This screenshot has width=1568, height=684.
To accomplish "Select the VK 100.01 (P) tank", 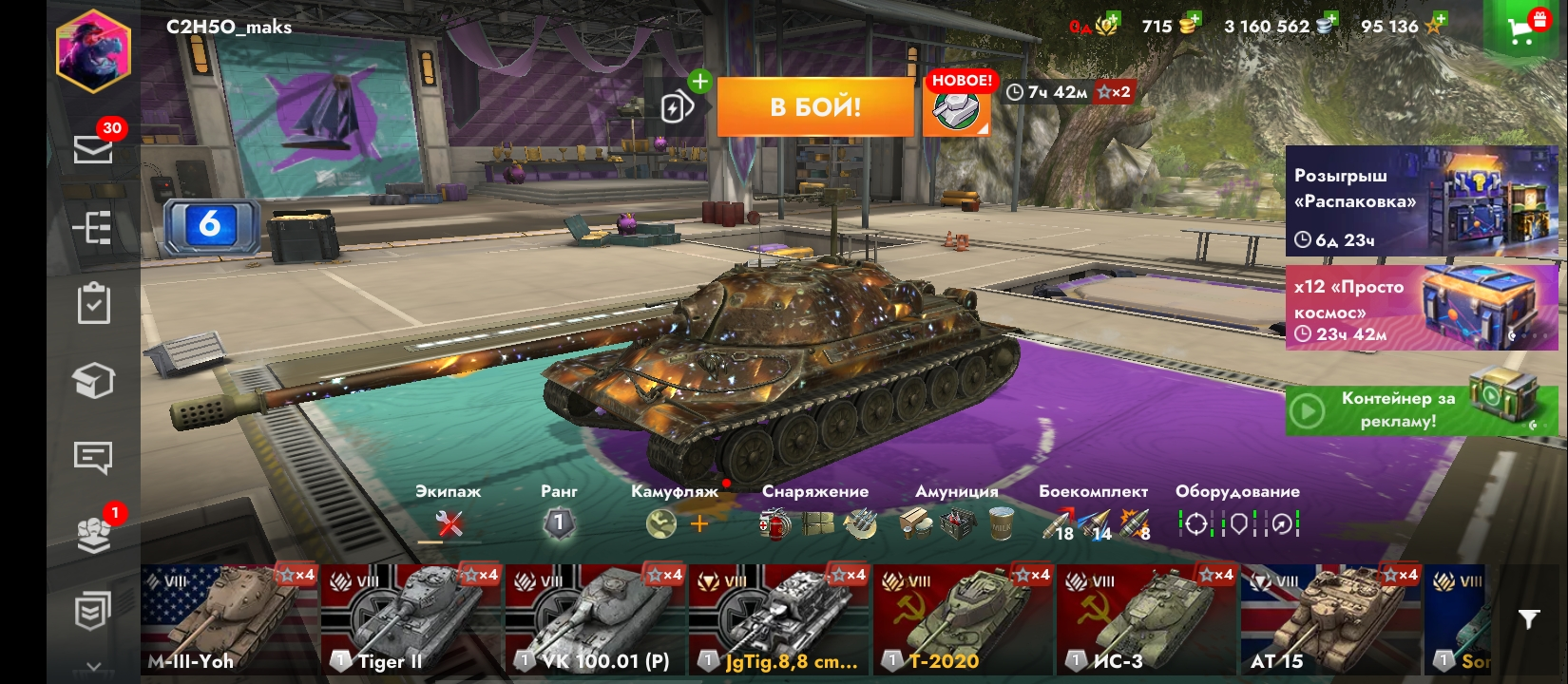I will [x=595, y=619].
